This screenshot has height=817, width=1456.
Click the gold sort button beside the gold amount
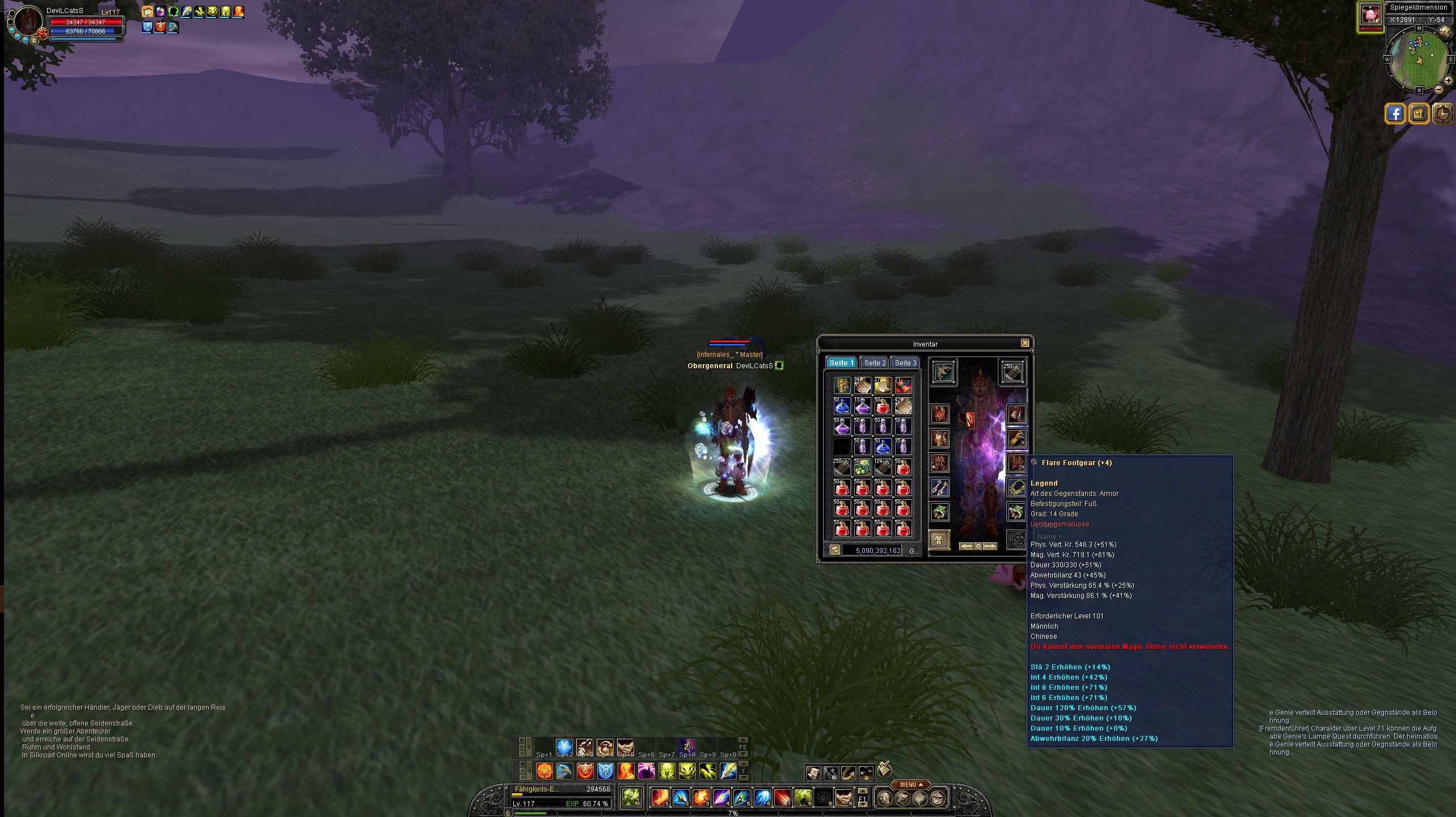click(x=834, y=550)
